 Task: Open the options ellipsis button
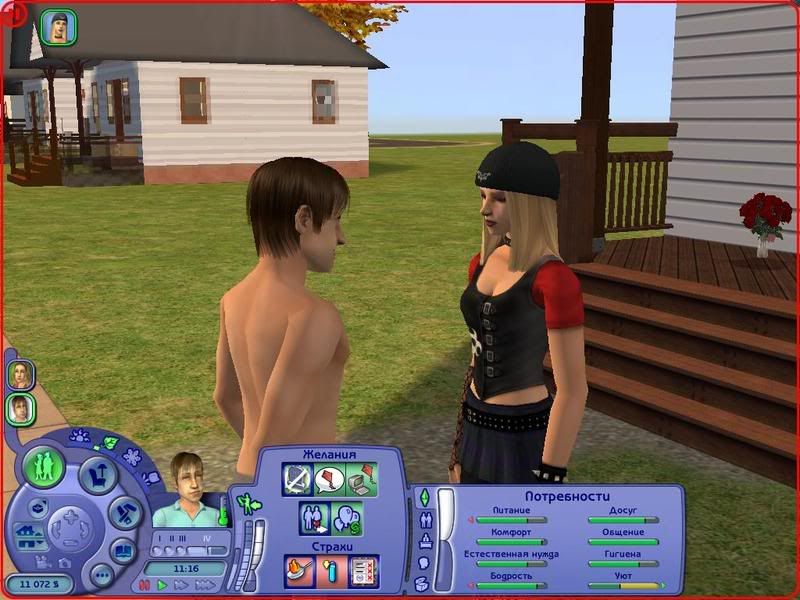click(x=100, y=574)
